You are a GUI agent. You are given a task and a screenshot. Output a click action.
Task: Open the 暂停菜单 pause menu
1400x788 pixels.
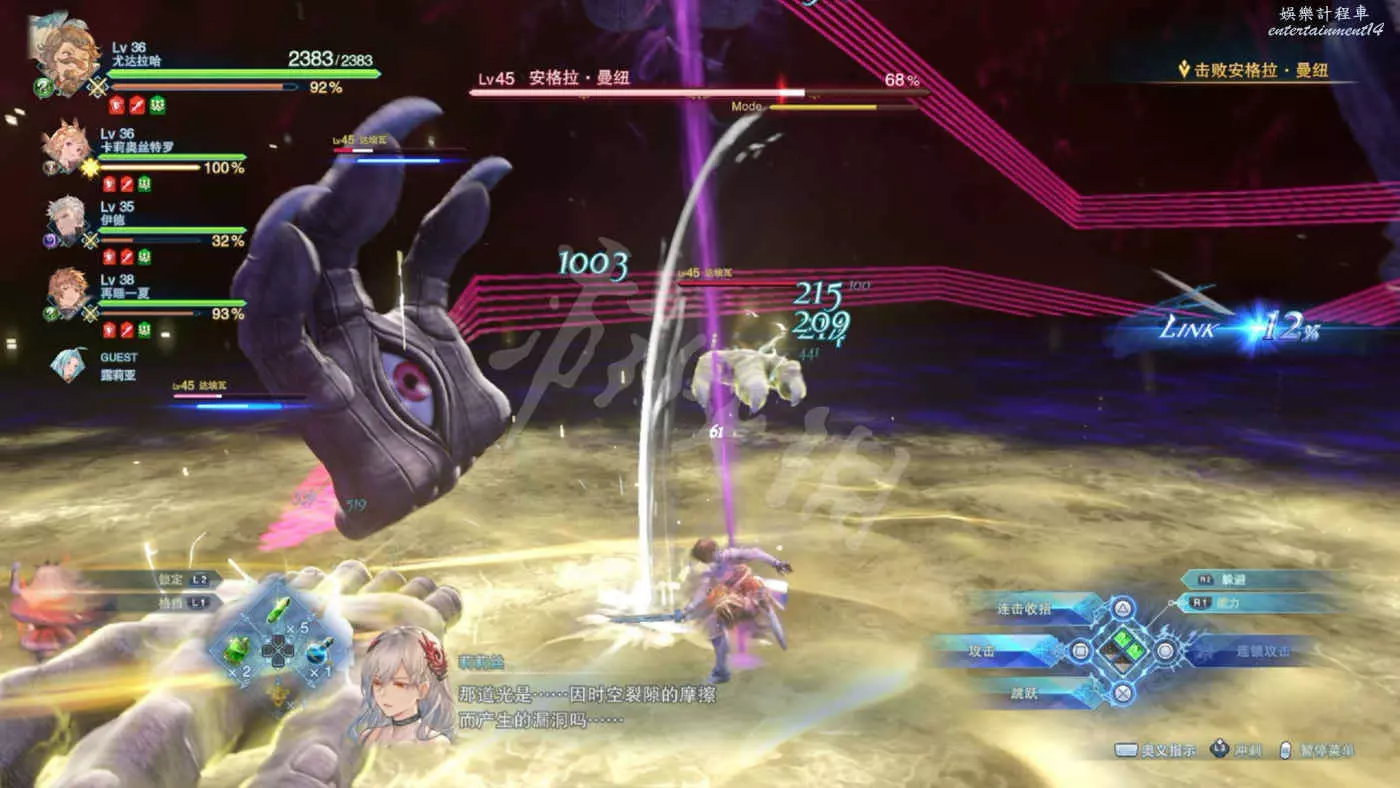pos(1318,751)
